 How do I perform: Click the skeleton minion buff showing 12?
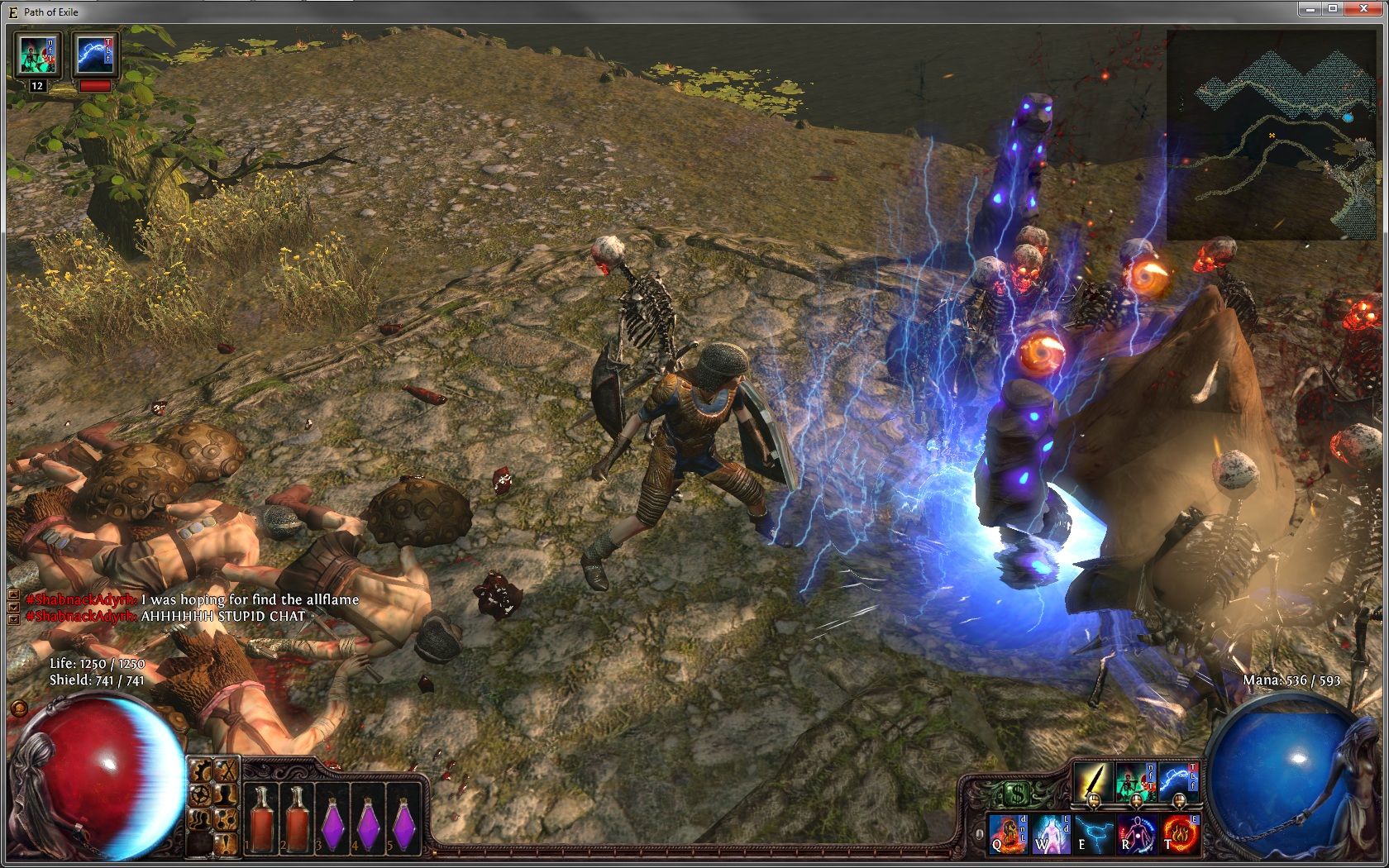tap(36, 55)
